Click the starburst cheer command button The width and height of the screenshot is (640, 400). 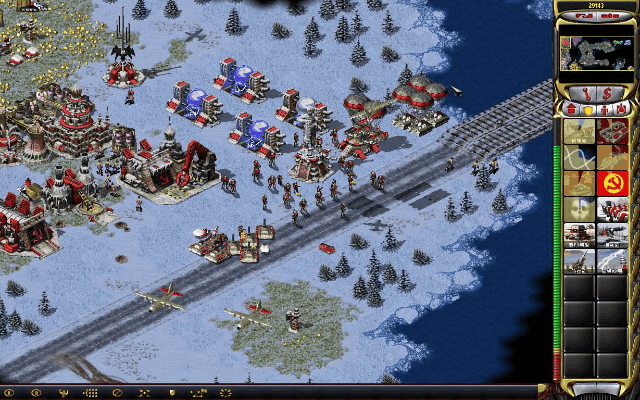point(225,392)
